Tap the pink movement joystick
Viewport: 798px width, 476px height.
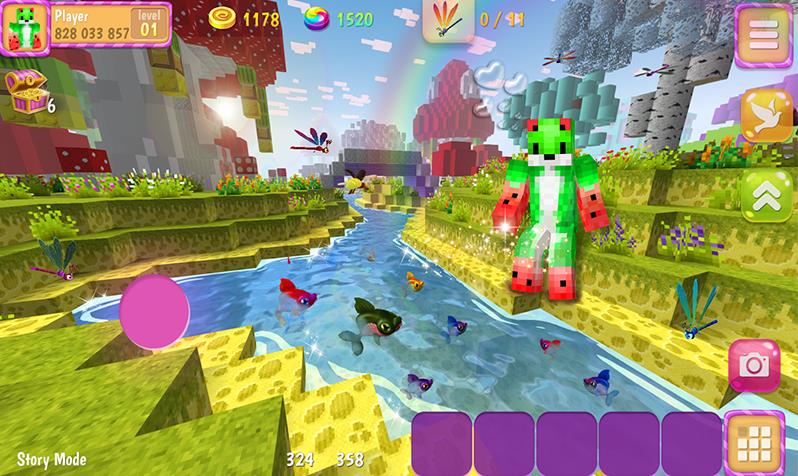pyautogui.click(x=154, y=312)
